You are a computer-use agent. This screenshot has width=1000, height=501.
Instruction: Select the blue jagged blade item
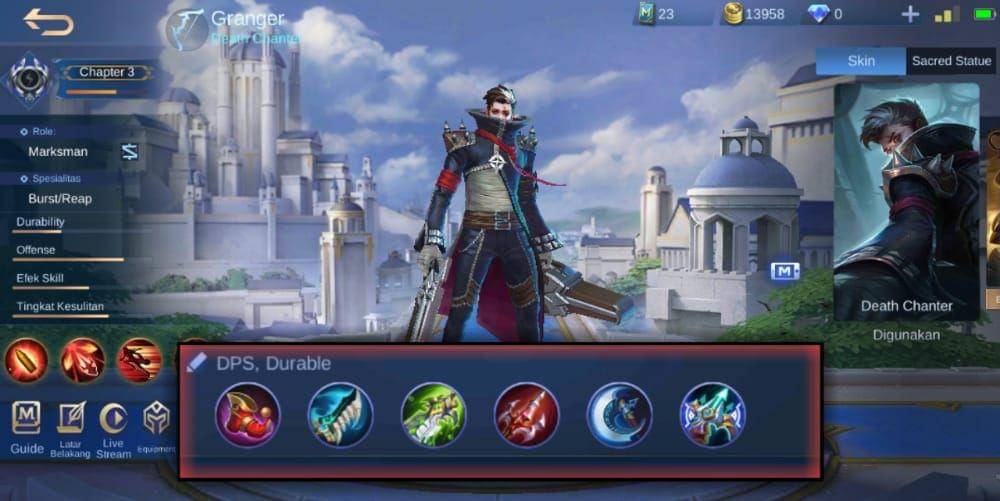(340, 415)
